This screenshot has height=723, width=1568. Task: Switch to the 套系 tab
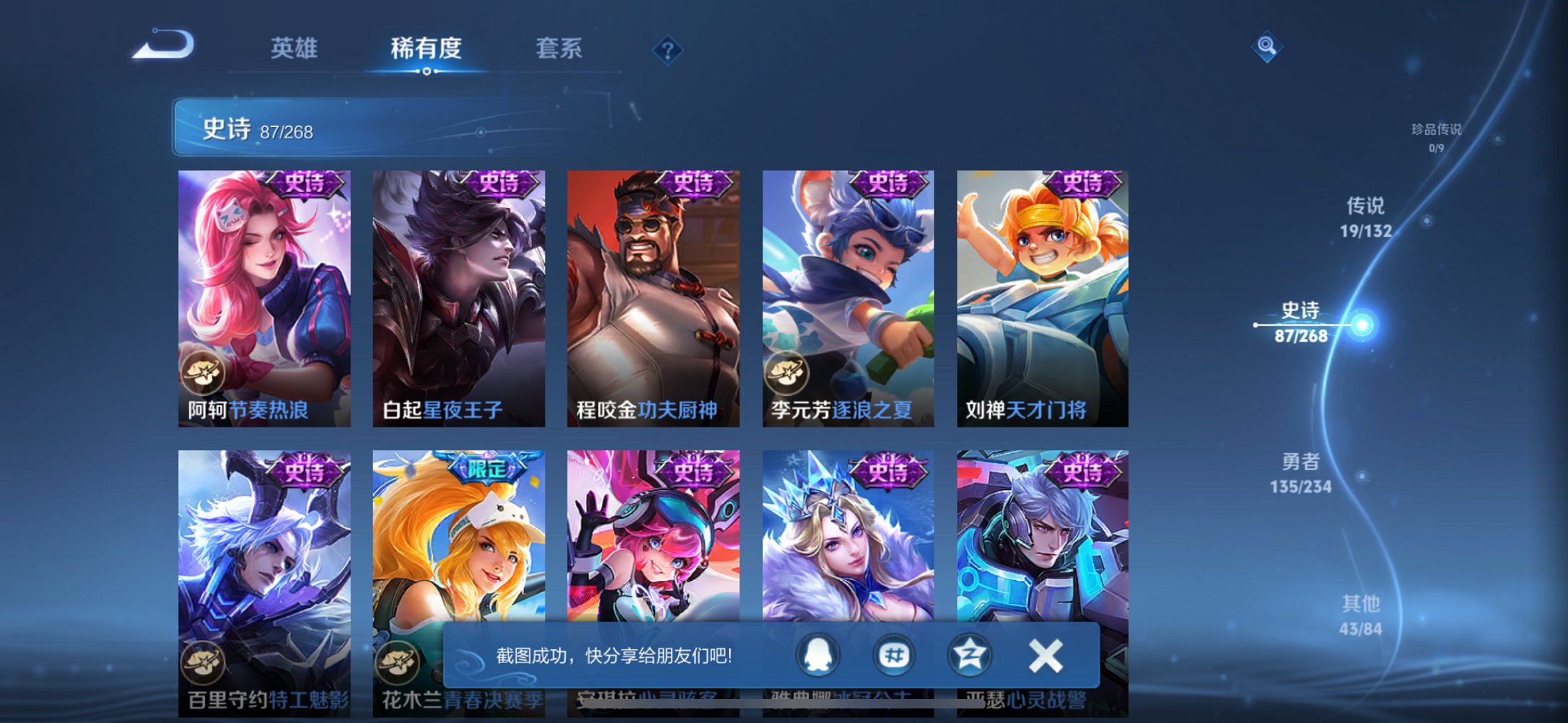point(559,49)
